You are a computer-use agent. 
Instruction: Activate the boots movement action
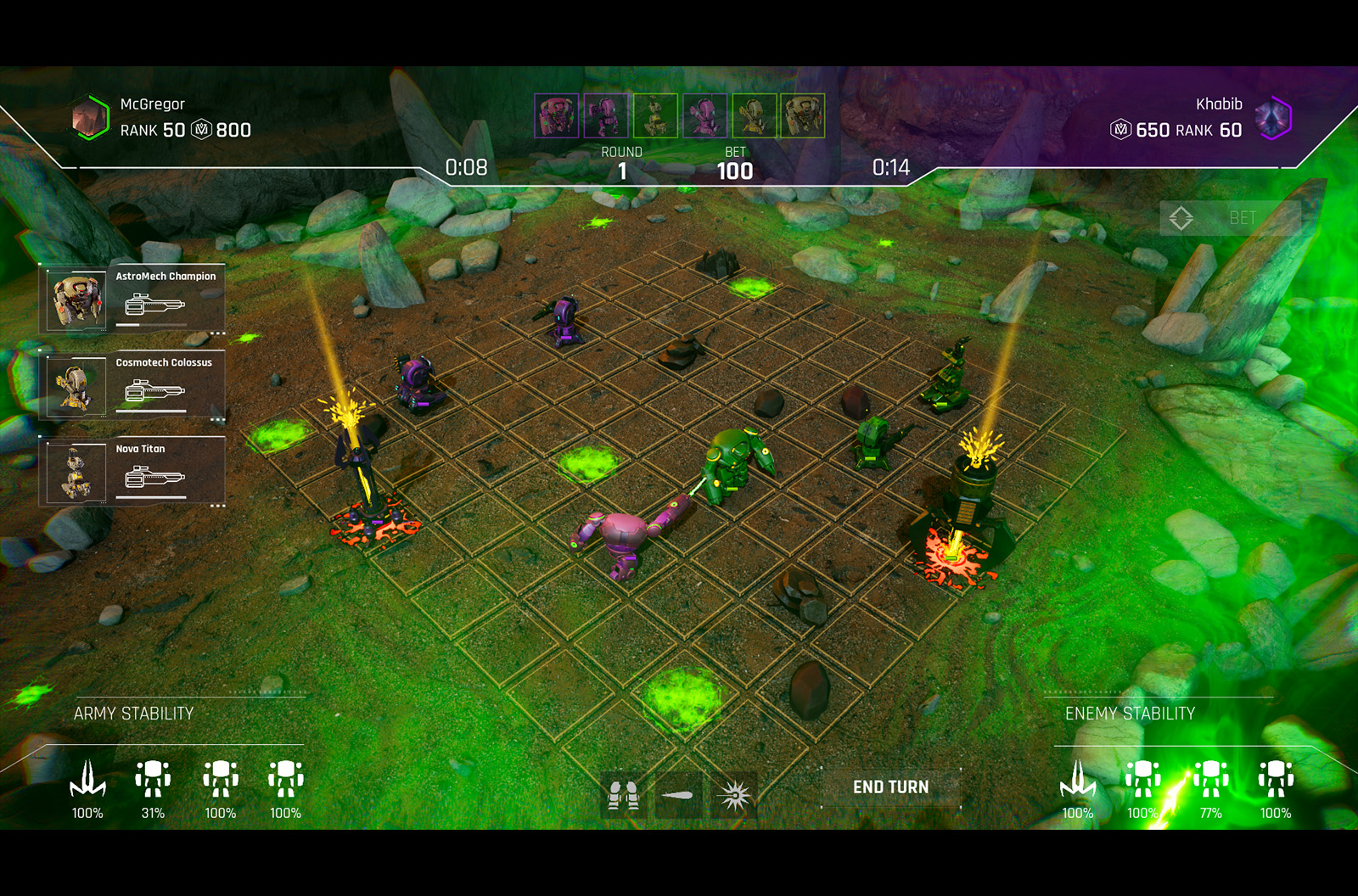tap(623, 796)
